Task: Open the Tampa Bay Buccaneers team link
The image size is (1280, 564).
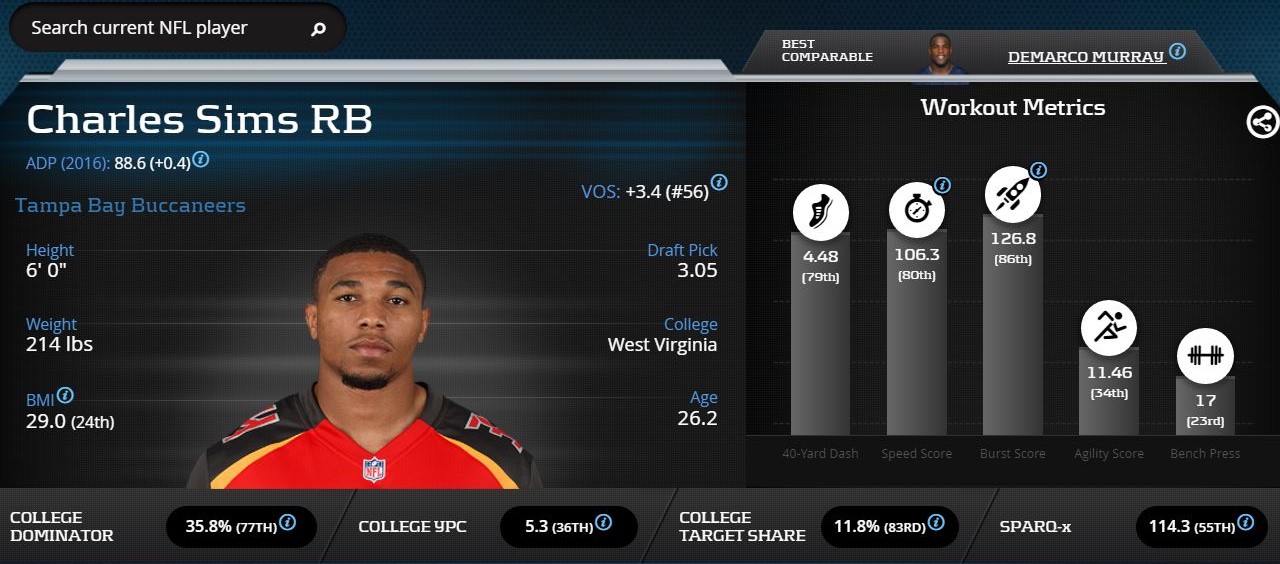Action: tap(130, 206)
